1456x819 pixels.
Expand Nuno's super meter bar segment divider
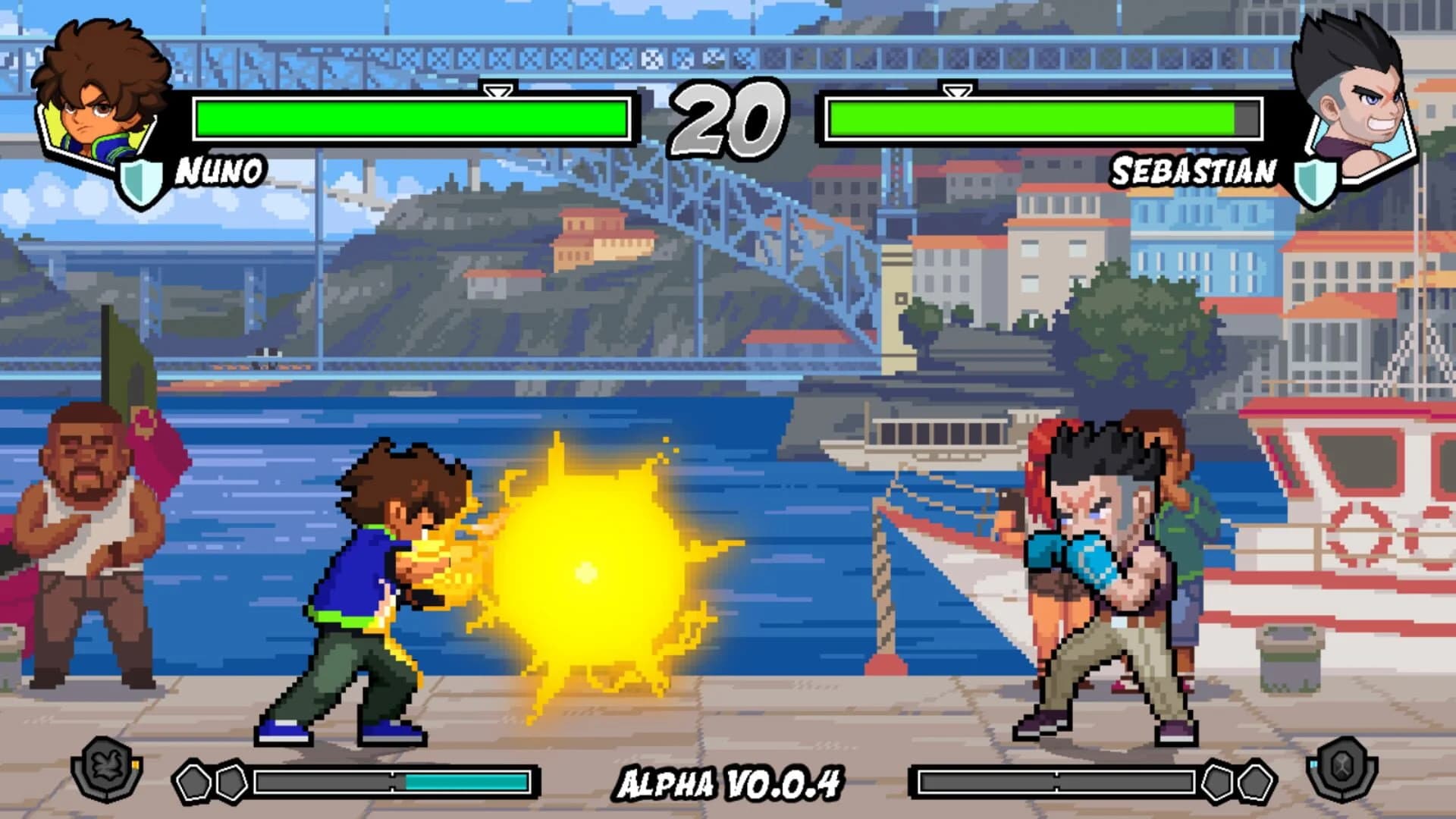(393, 782)
